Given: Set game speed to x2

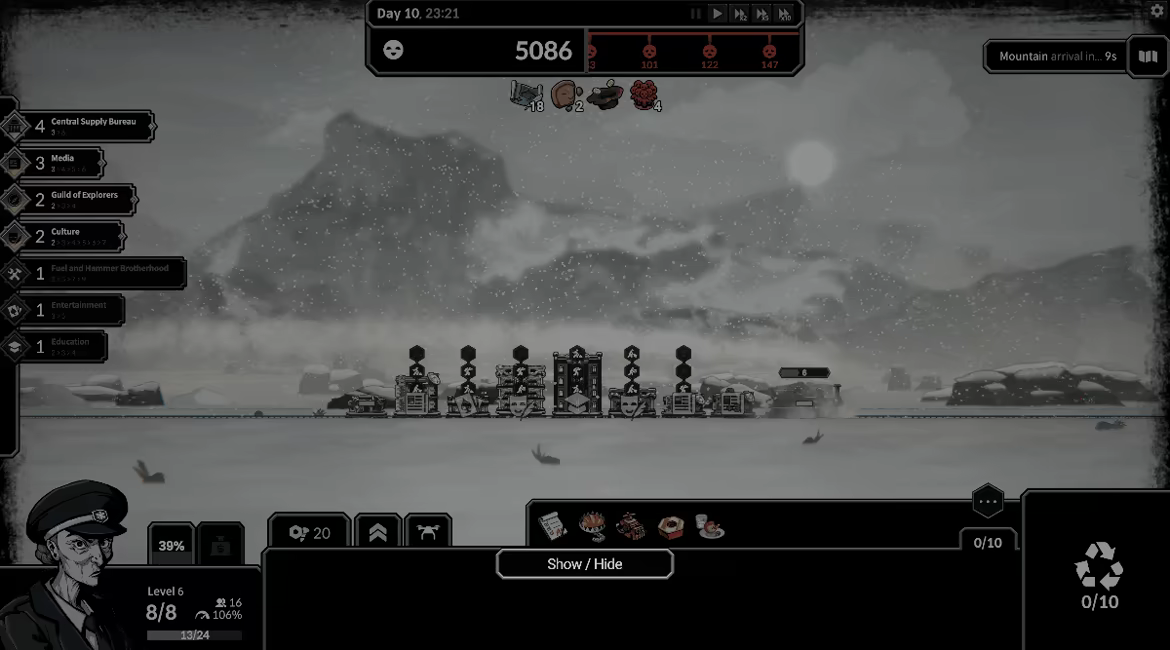Looking at the screenshot, I should point(740,14).
